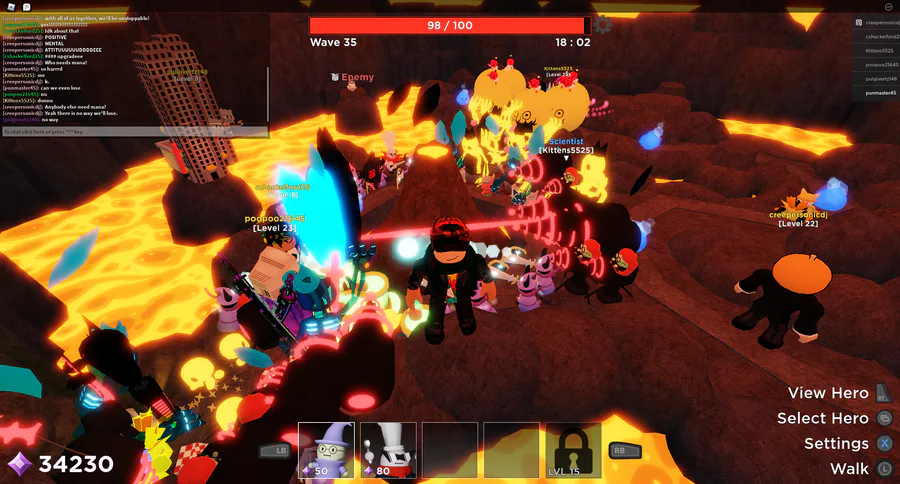The image size is (900, 484).
Task: Open the three-dot menu above the player list
Action: pos(885,6)
